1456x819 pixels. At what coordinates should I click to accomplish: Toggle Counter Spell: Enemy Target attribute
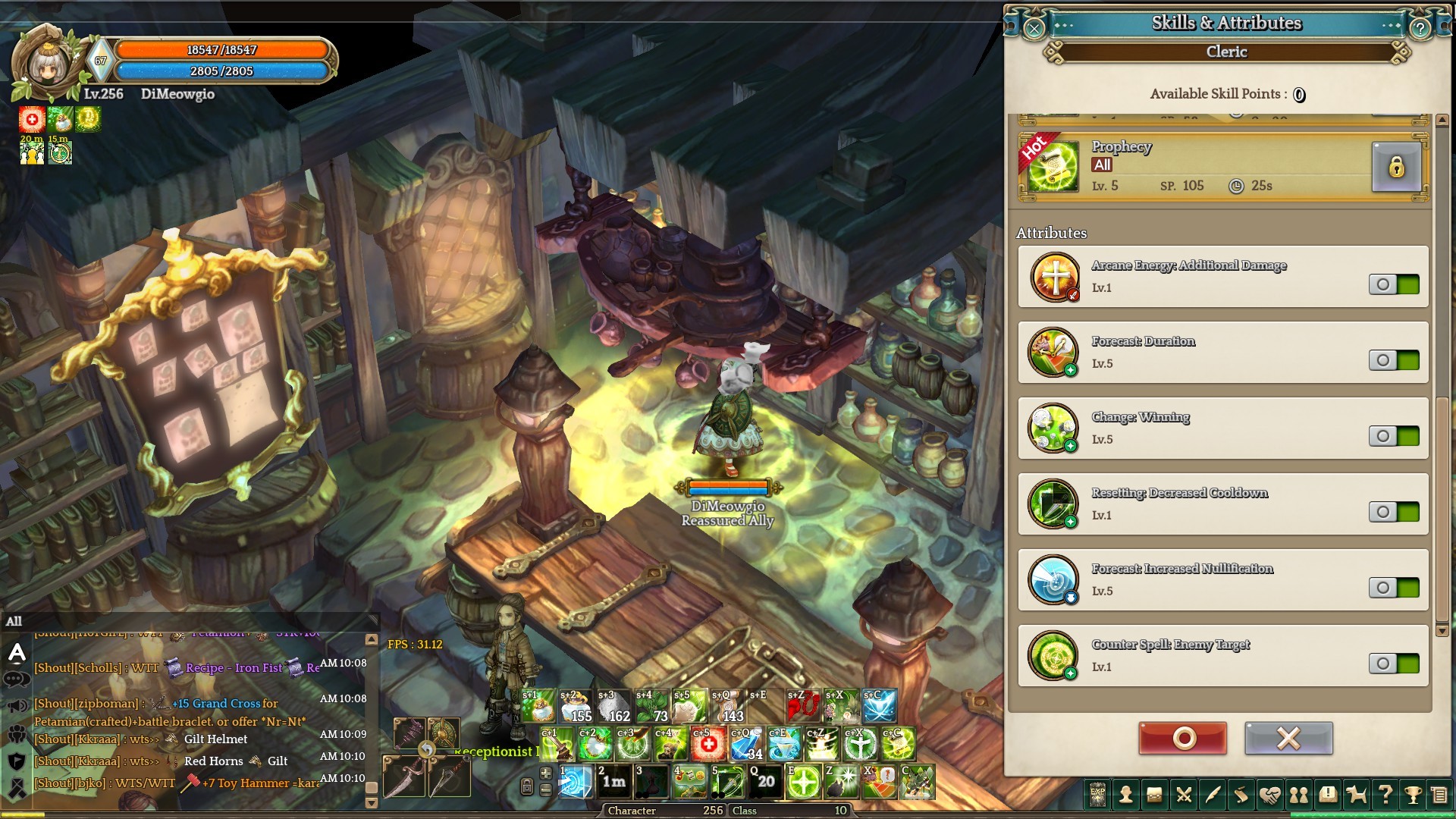1394,664
